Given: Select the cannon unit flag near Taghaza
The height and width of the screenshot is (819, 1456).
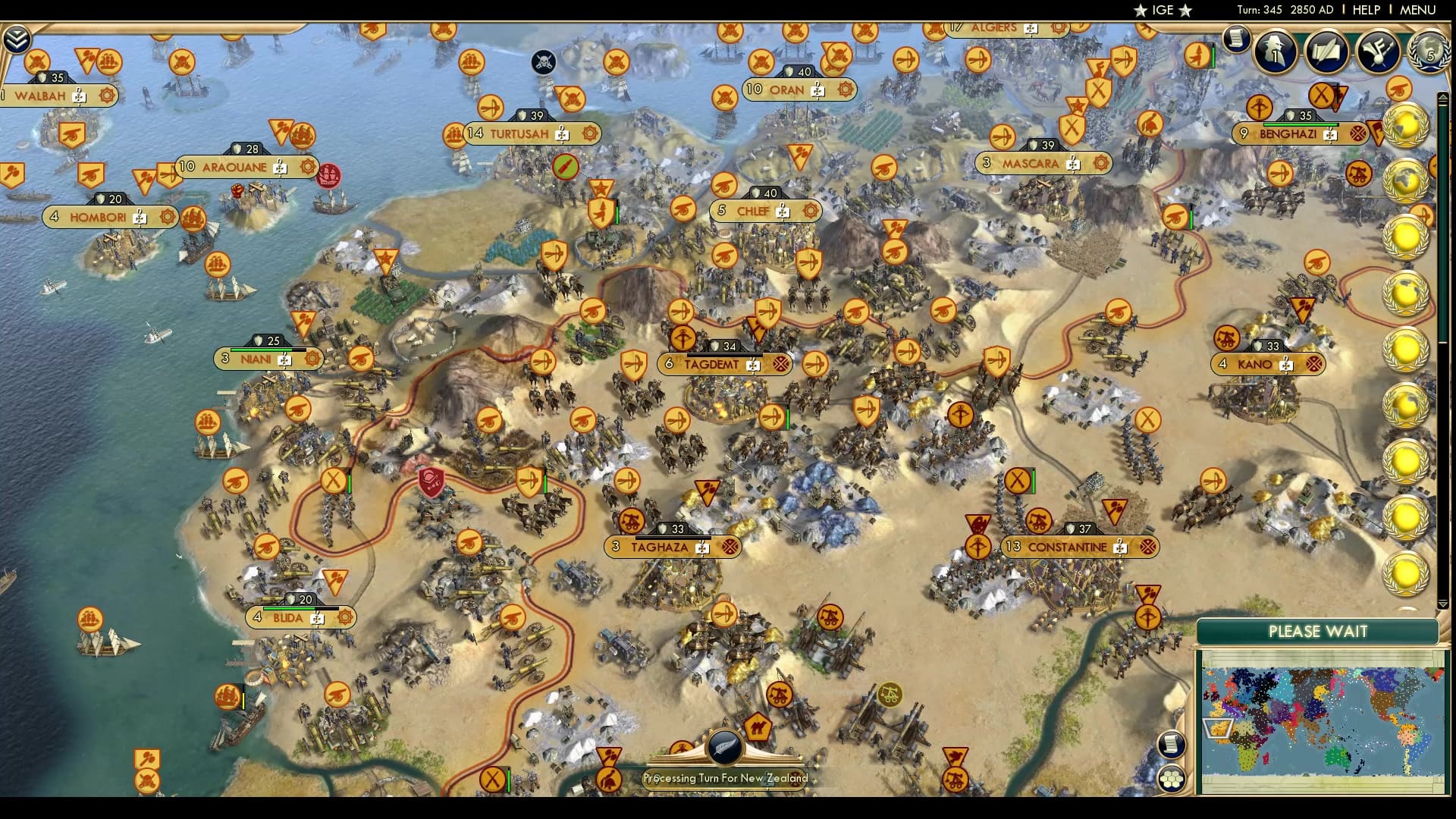Looking at the screenshot, I should pos(630,521).
